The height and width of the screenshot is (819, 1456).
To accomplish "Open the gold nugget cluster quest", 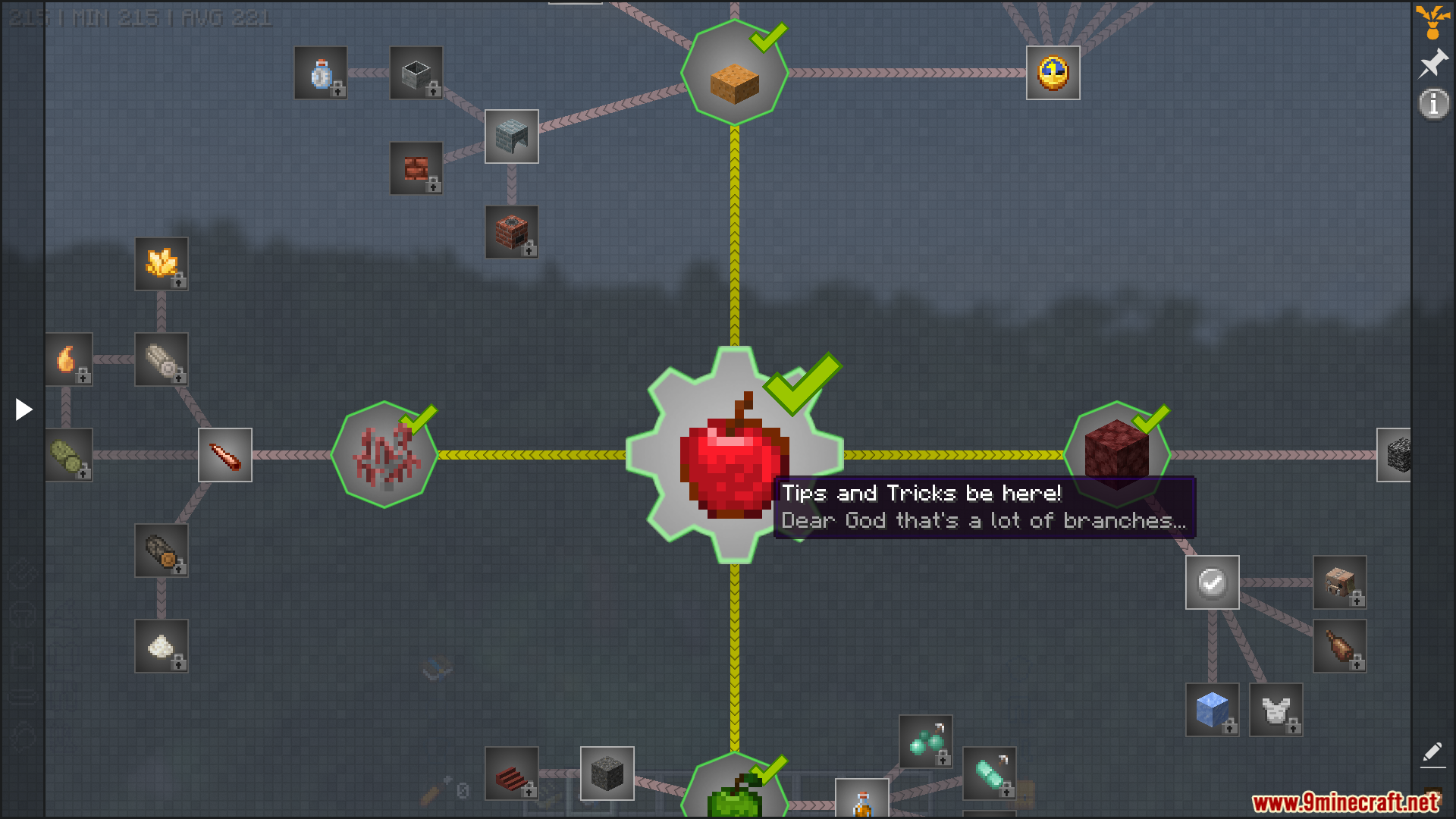I will click(x=162, y=264).
